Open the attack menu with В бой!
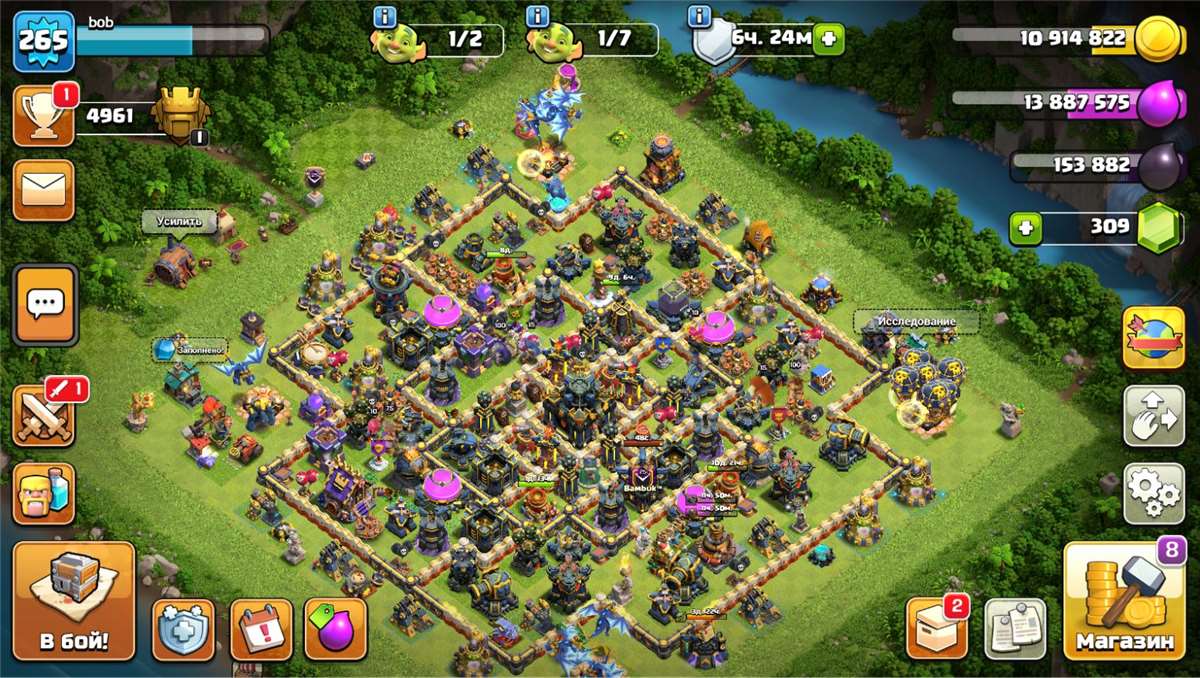The width and height of the screenshot is (1200, 678). 74,600
